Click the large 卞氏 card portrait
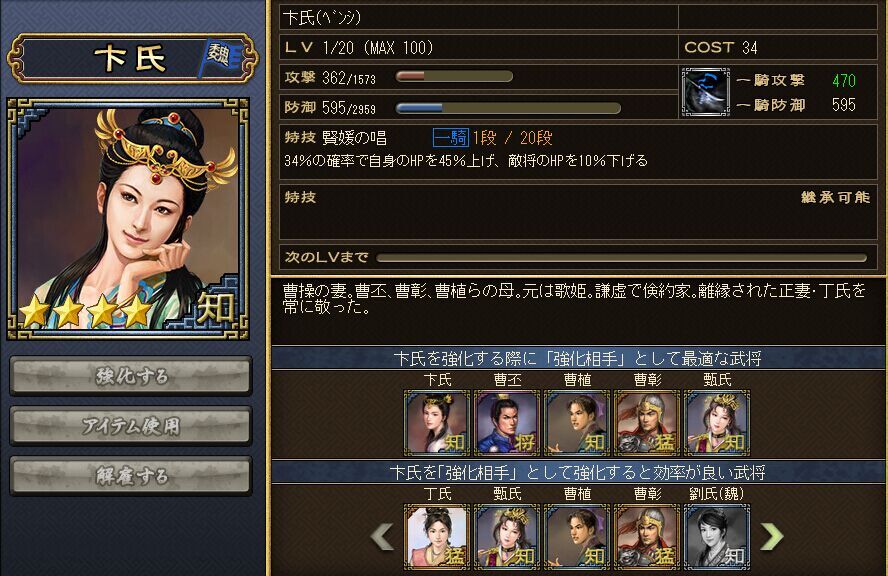 point(128,218)
